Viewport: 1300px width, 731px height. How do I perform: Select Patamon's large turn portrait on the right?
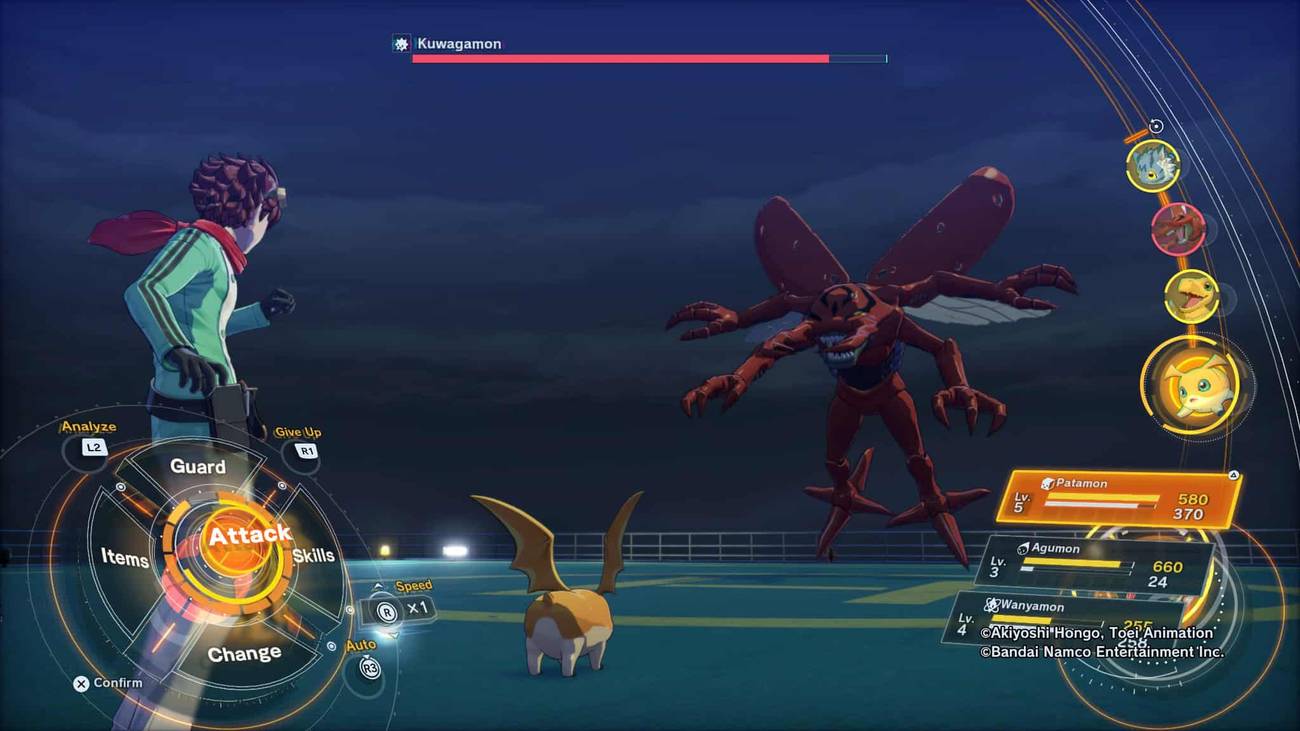[1196, 385]
